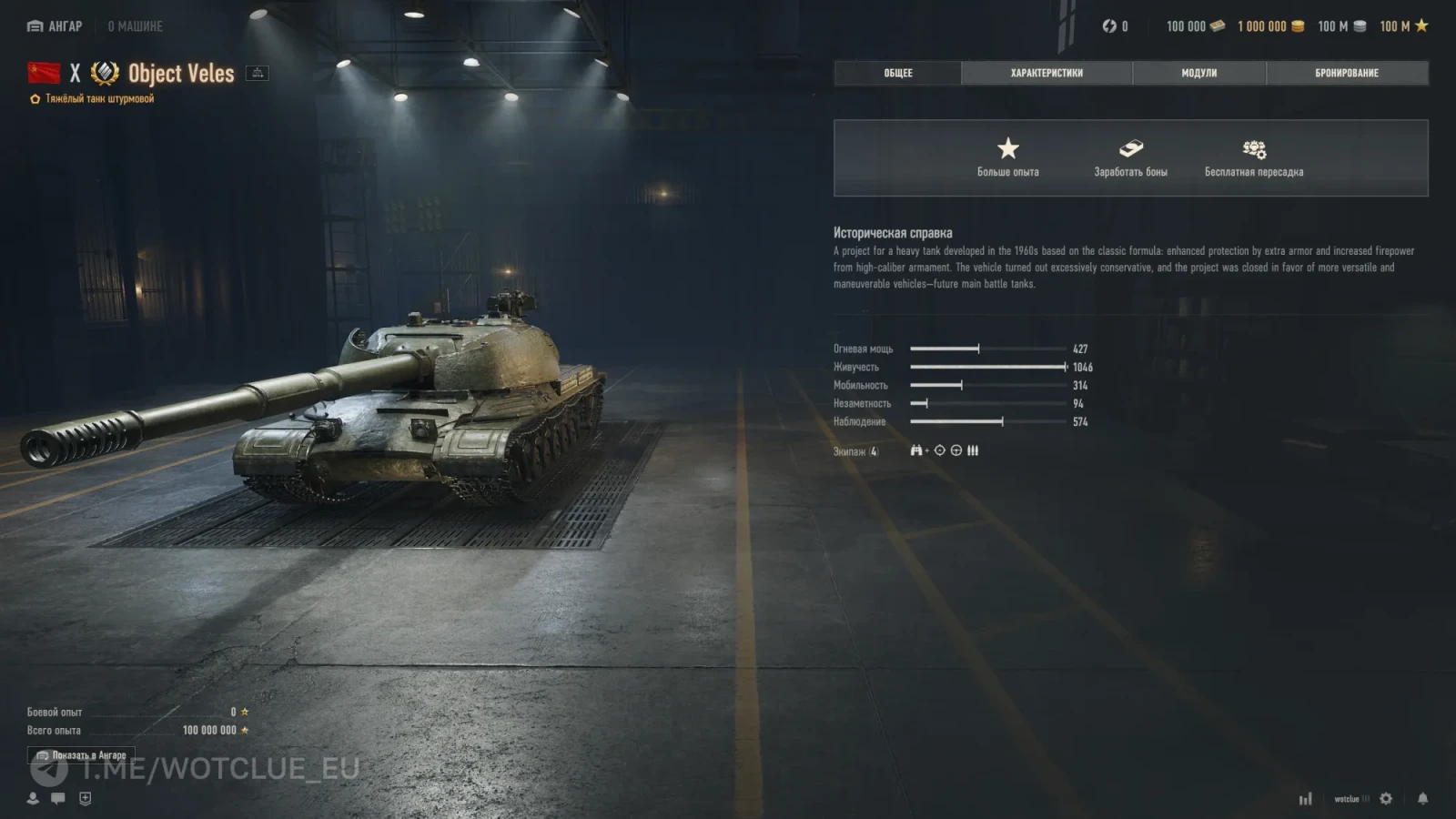This screenshot has height=819, width=1456.
Task: Click the crosshair sight crew skill icon
Action: (939, 450)
